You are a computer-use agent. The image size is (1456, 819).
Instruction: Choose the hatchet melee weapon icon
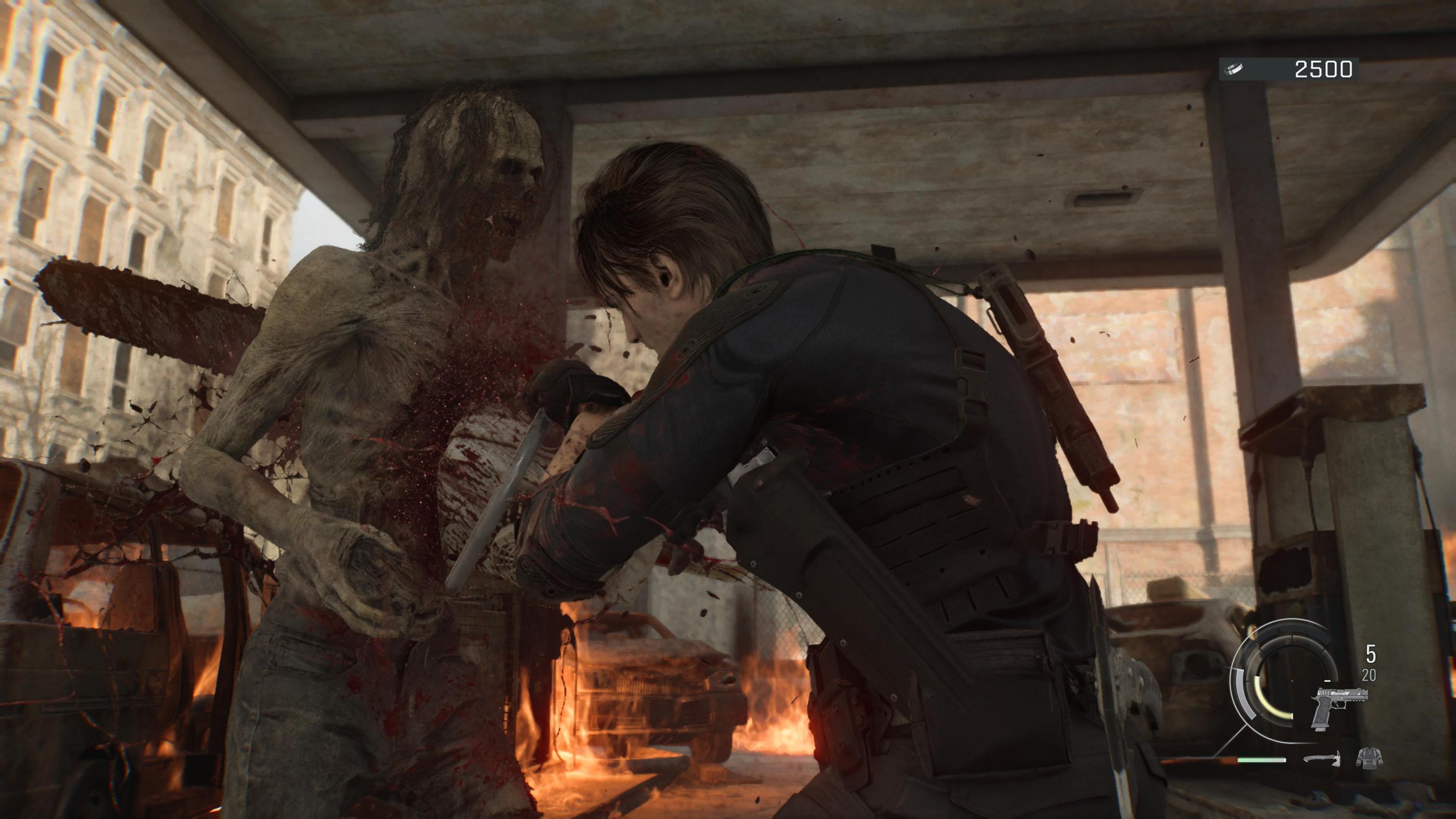pos(1322,757)
